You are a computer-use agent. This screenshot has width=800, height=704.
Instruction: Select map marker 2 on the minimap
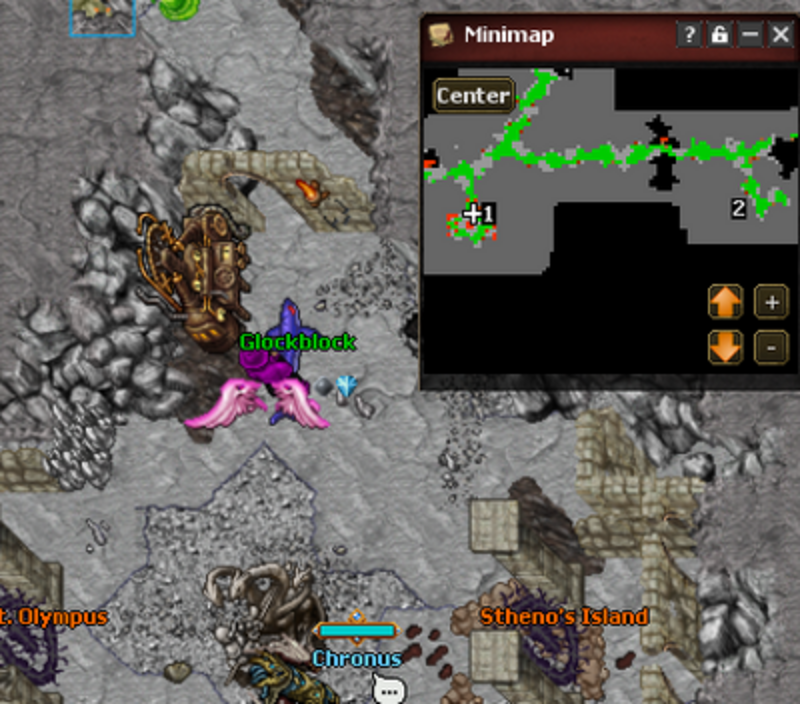[x=738, y=208]
